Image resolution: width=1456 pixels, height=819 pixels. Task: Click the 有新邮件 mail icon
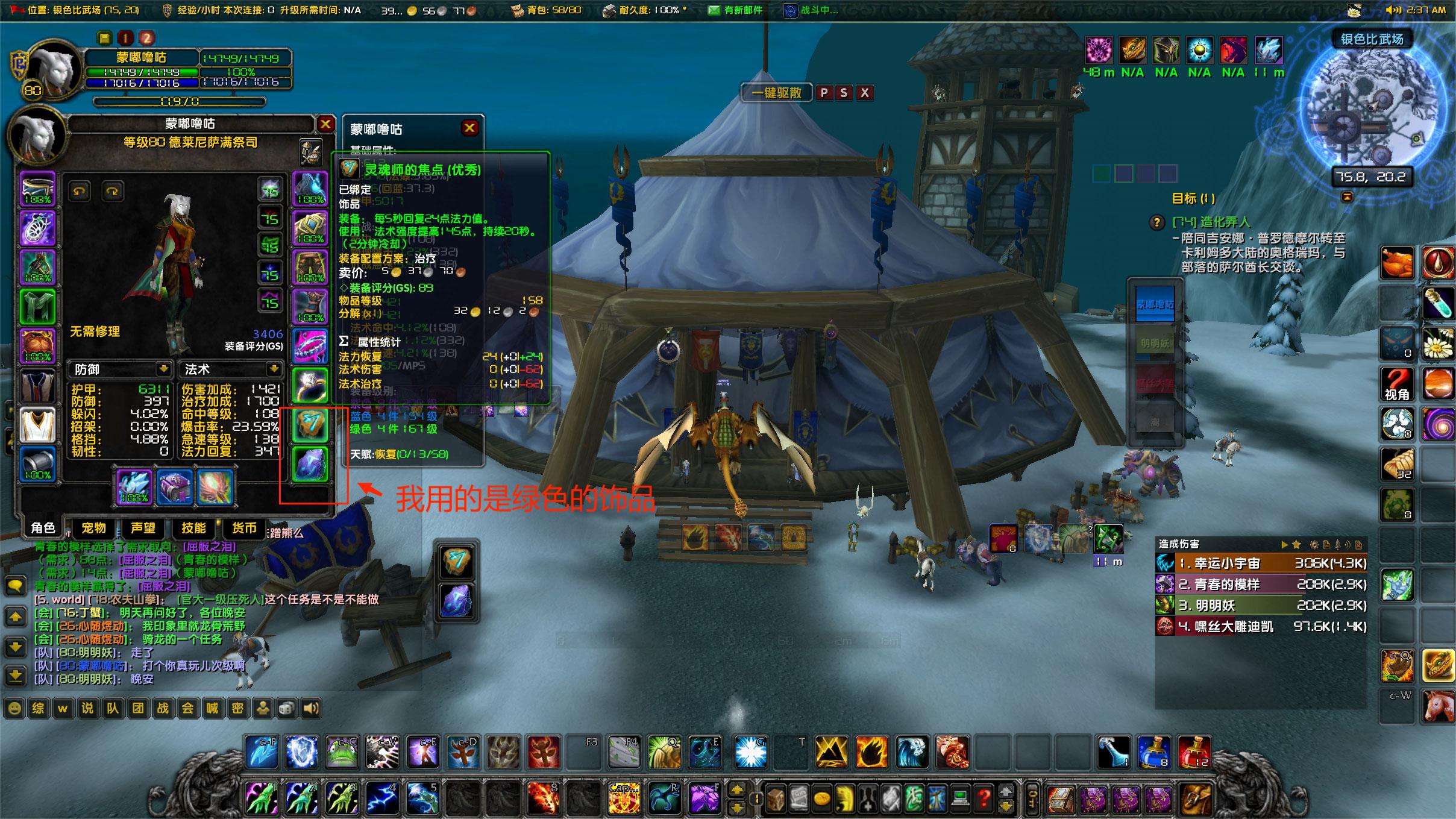coord(714,10)
